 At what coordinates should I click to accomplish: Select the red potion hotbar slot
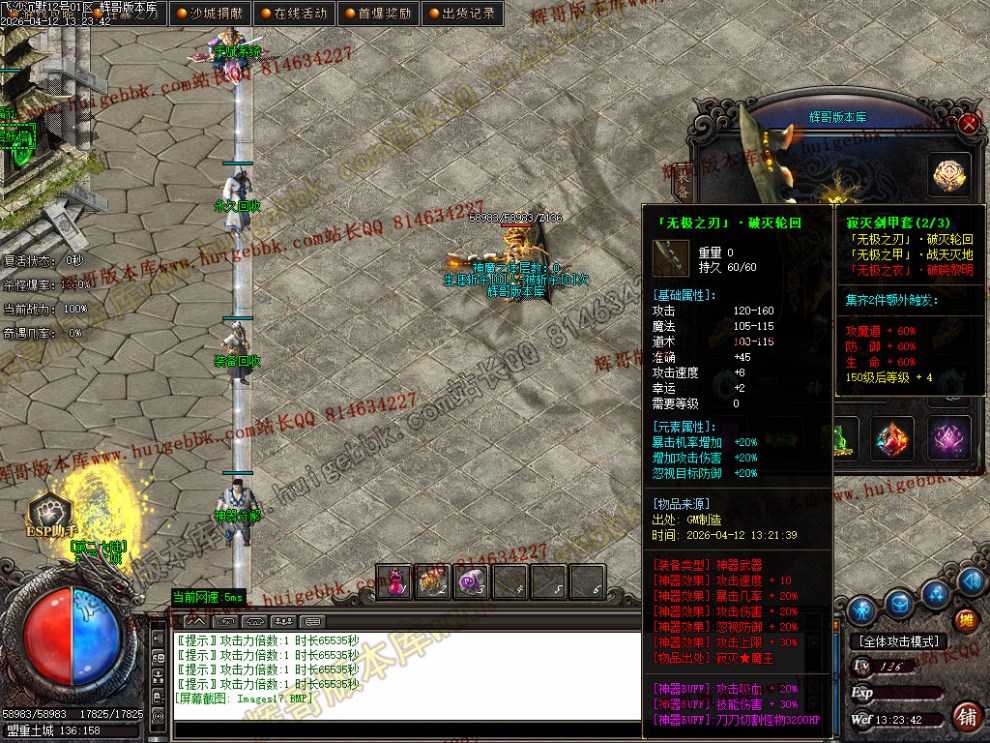(x=394, y=581)
